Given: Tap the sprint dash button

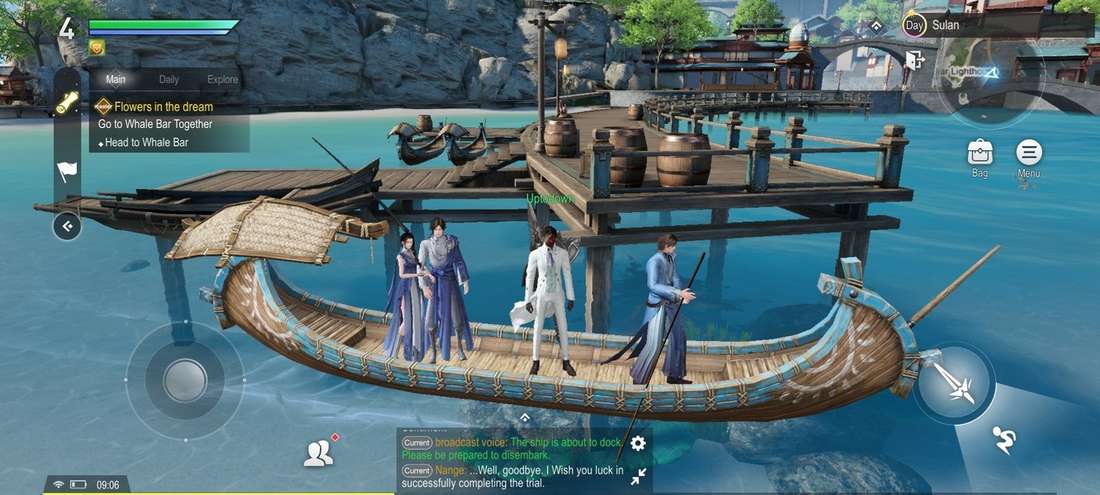Looking at the screenshot, I should [1004, 439].
